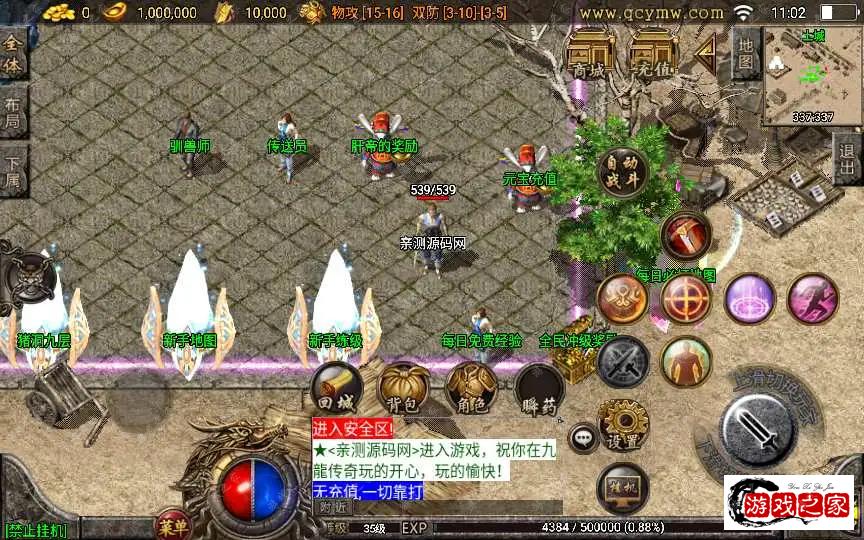Toggle 自动战斗 auto-battle
Screen dimensions: 864x540
click(622, 172)
